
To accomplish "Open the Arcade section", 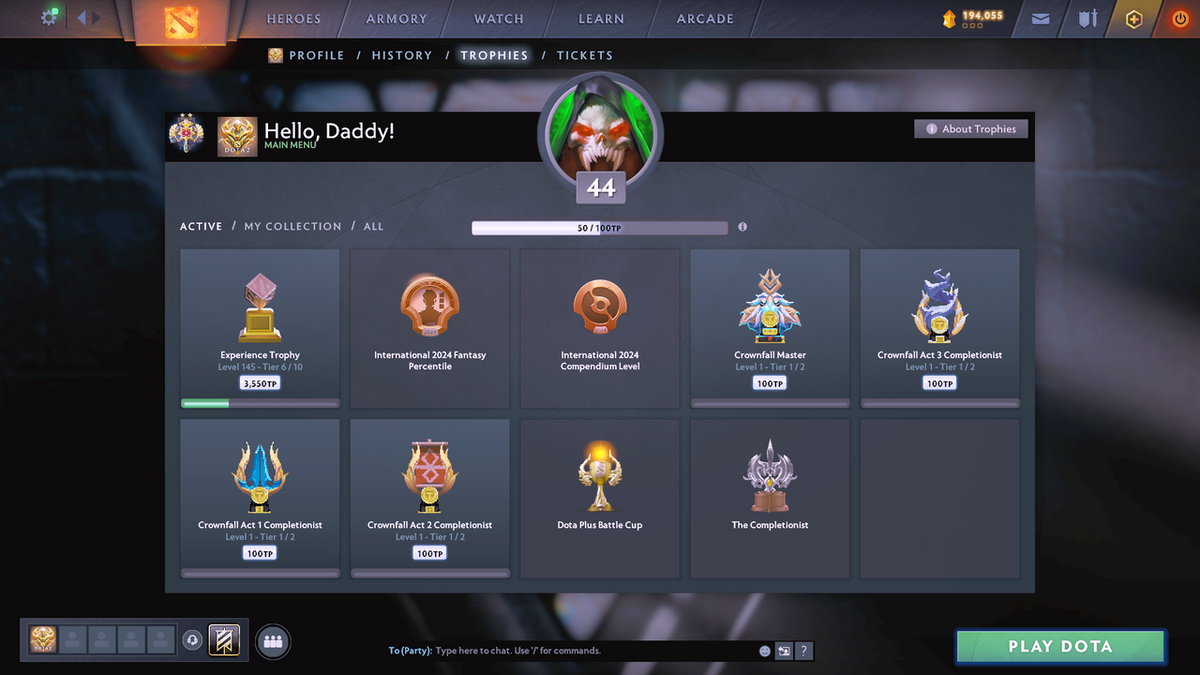I will [705, 19].
